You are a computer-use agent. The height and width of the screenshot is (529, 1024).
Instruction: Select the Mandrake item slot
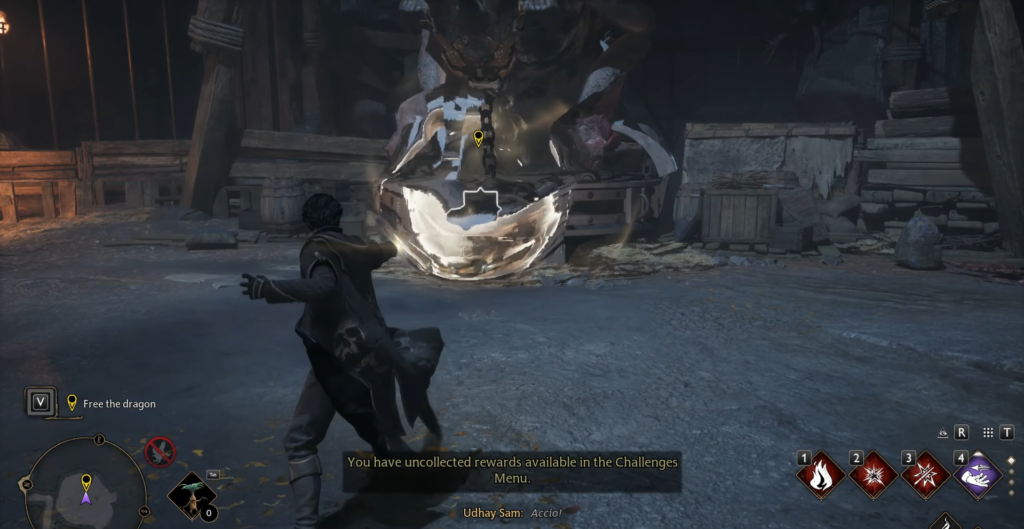coord(190,495)
